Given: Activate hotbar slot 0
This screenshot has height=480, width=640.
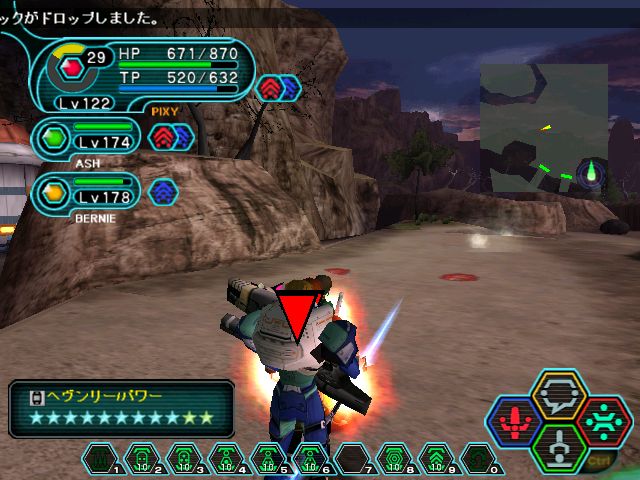Looking at the screenshot, I should coord(477,459).
